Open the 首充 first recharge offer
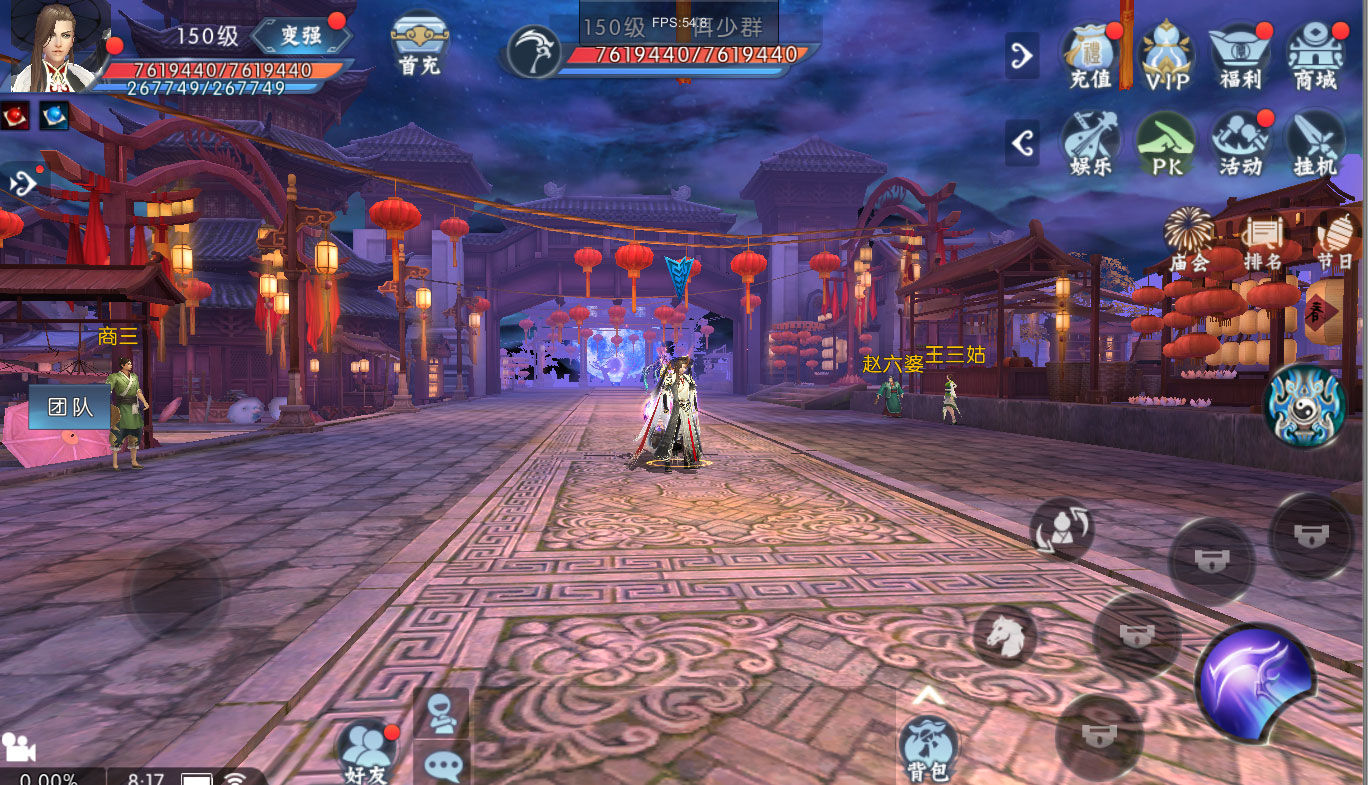The image size is (1368, 785). click(419, 44)
